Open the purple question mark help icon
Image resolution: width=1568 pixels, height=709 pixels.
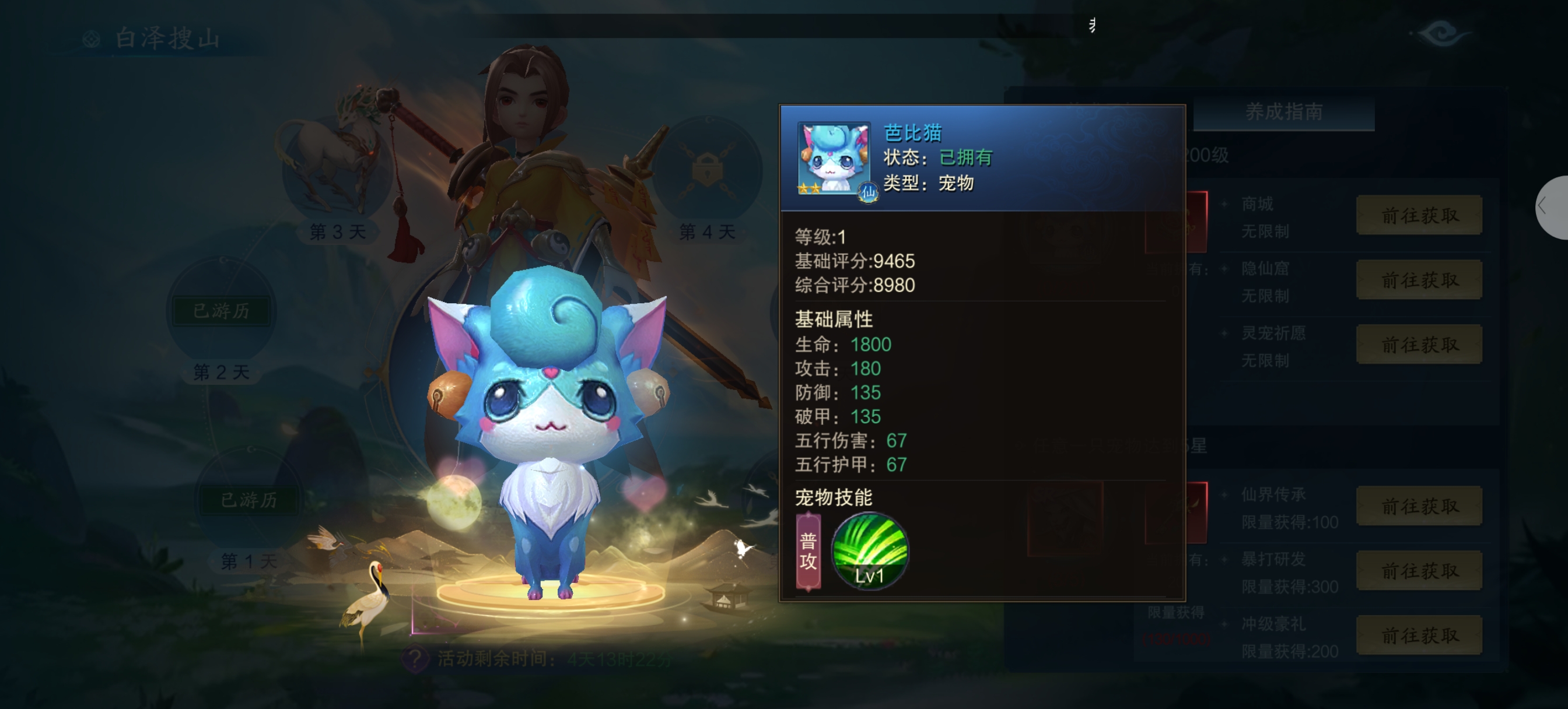[416, 658]
